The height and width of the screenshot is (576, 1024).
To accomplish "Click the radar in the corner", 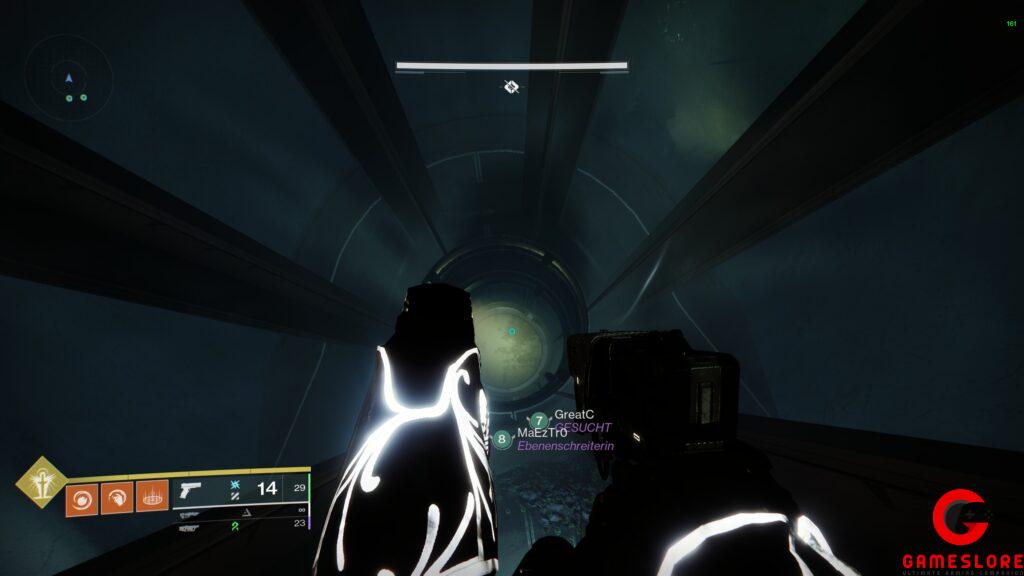I will click(69, 79).
